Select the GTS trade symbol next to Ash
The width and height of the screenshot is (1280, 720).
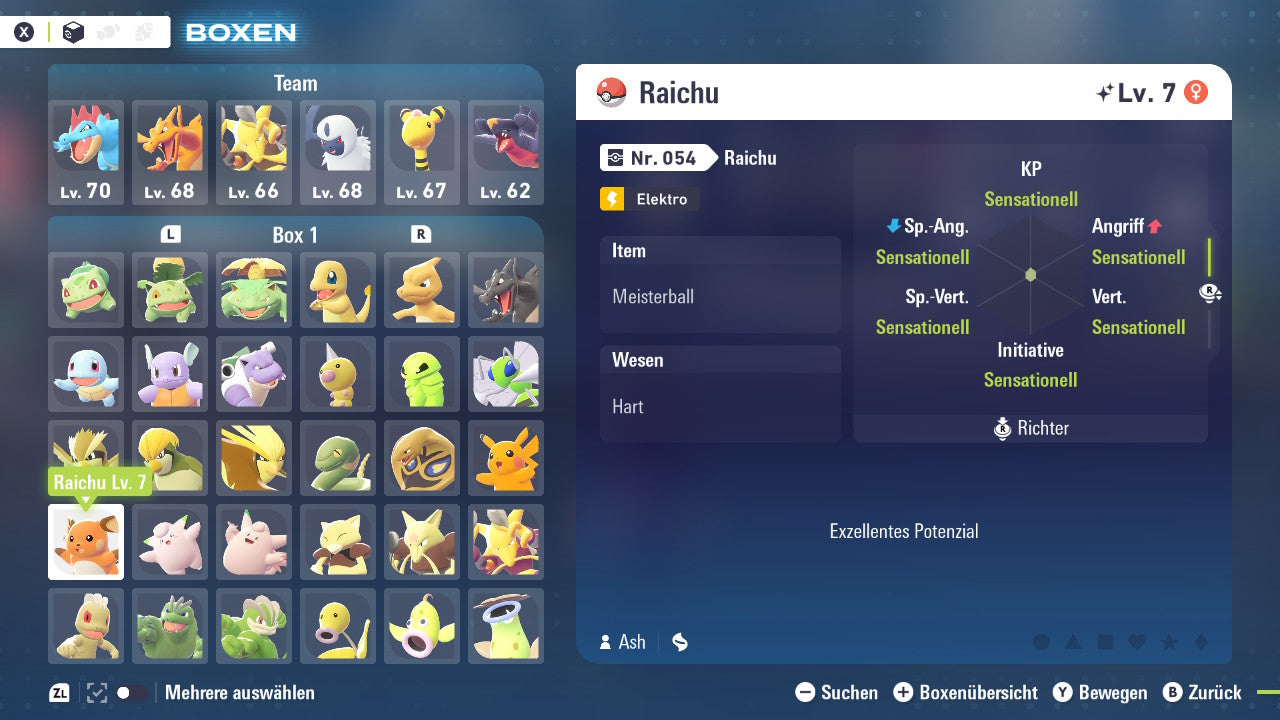(x=679, y=642)
